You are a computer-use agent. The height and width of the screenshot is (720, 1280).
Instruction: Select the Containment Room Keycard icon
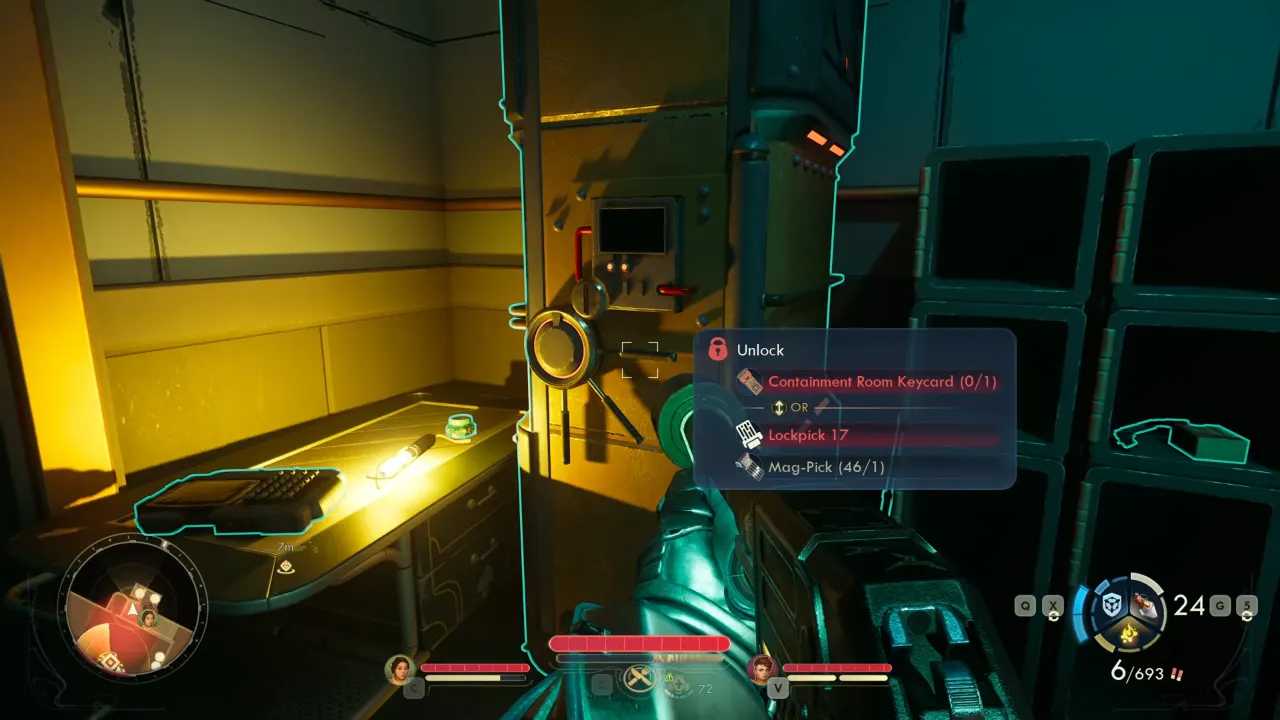pos(752,382)
